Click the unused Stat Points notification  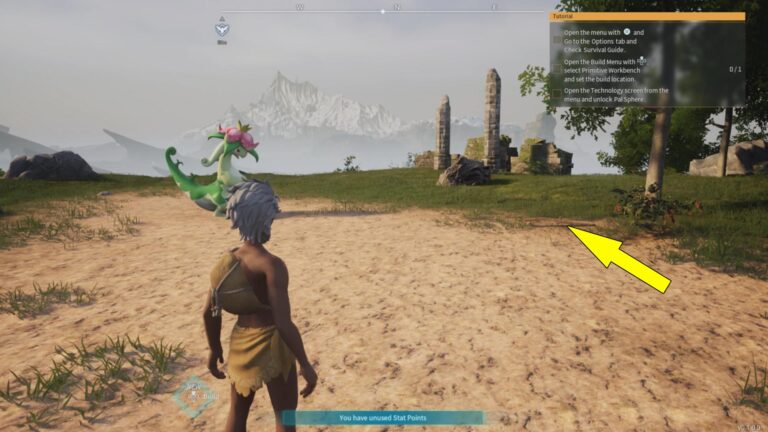pos(382,417)
